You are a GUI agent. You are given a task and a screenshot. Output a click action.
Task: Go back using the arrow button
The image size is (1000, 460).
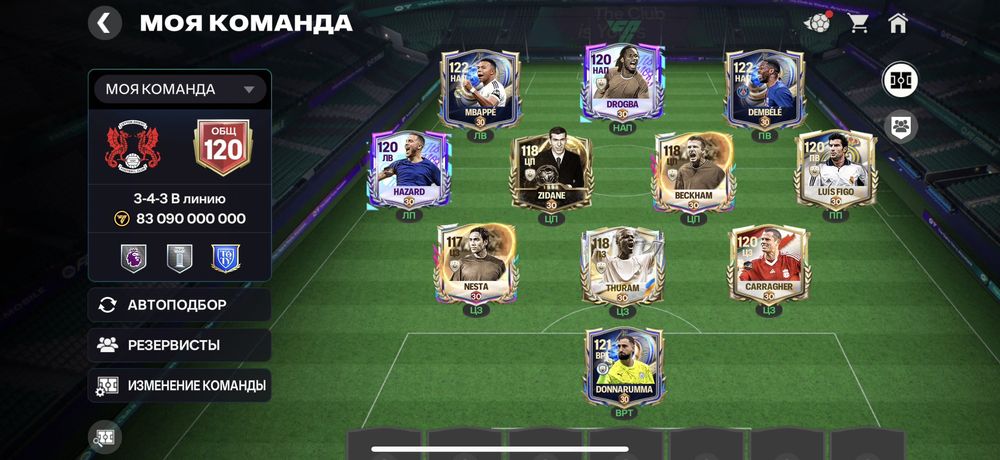[x=104, y=22]
